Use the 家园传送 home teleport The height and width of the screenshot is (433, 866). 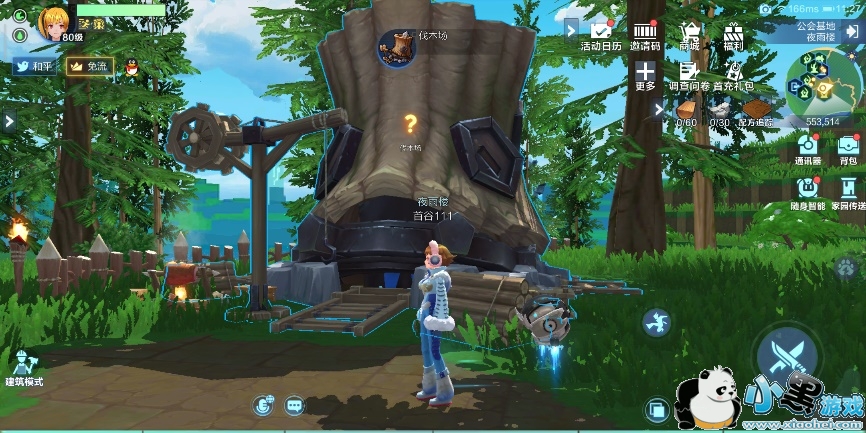(x=849, y=191)
